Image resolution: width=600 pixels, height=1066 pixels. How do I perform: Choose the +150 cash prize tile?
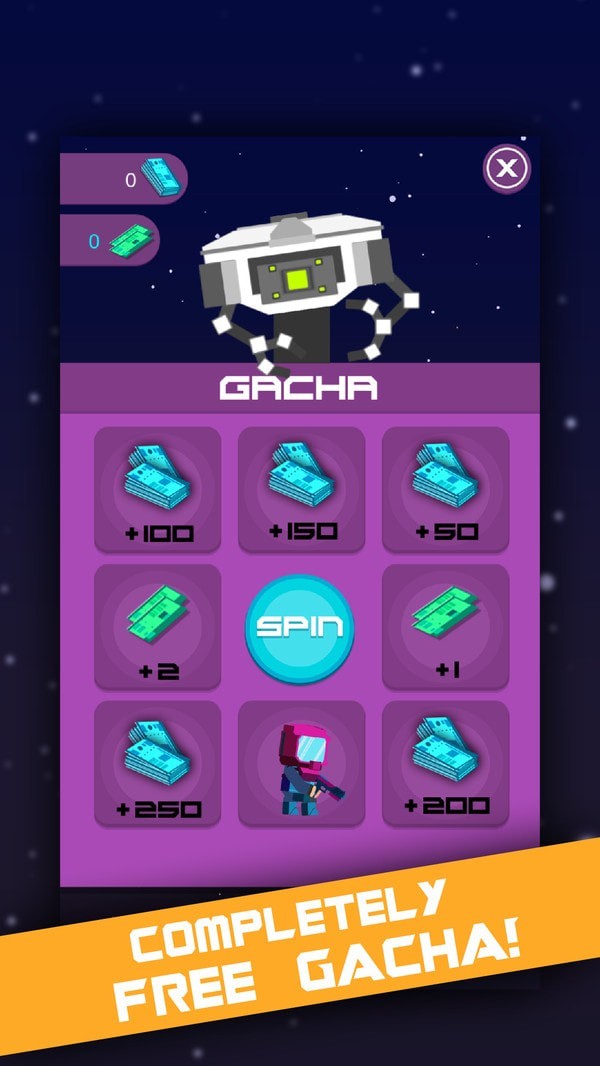click(301, 489)
